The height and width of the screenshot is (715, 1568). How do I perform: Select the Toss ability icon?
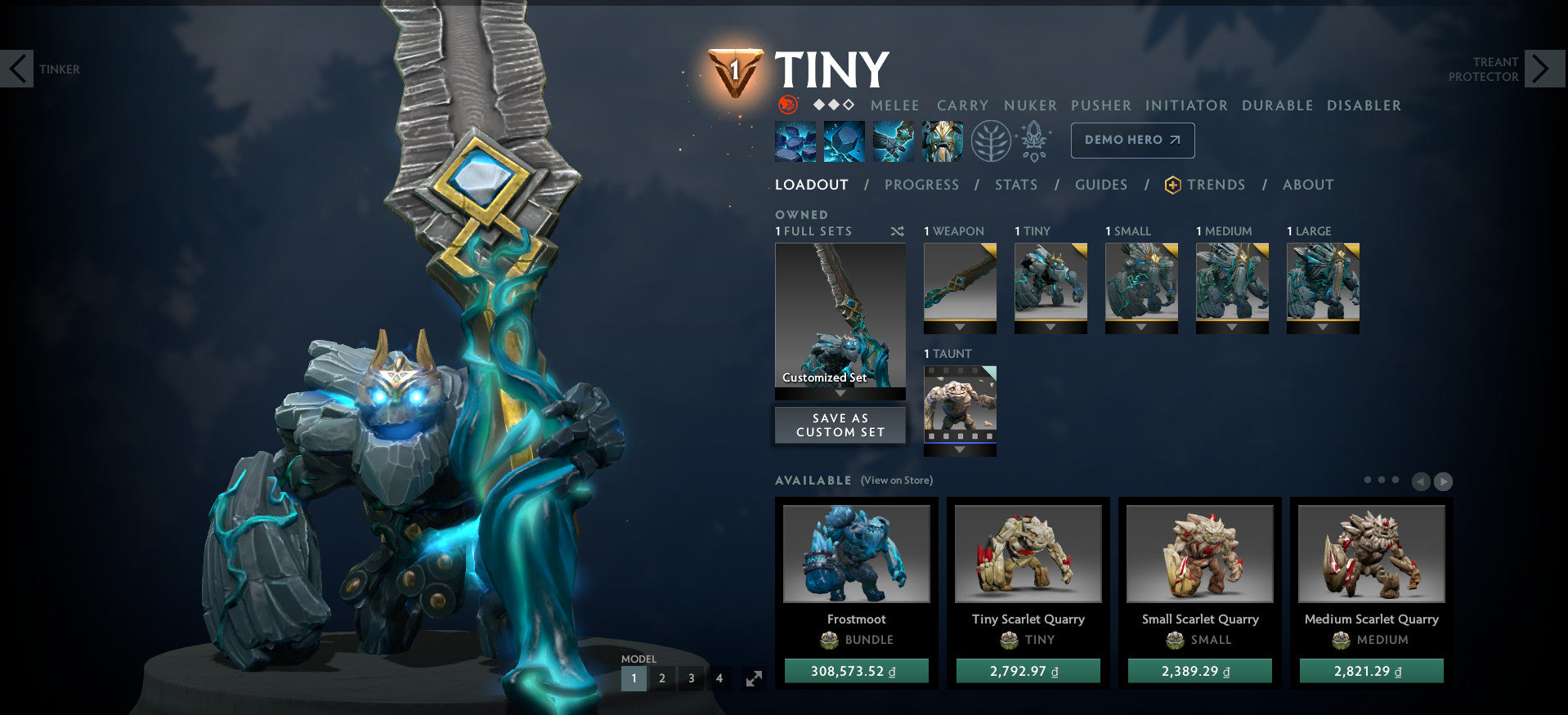coord(844,140)
